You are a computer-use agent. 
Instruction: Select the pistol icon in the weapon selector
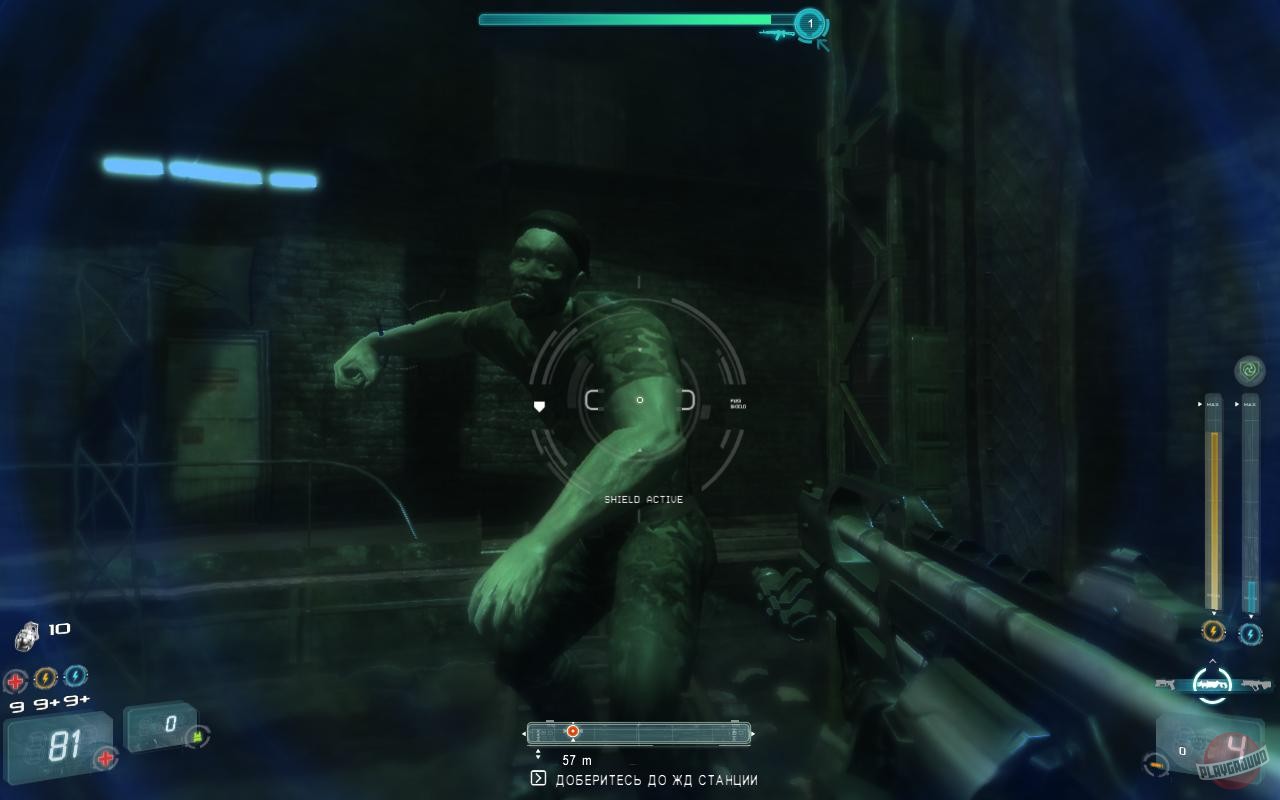[1165, 684]
